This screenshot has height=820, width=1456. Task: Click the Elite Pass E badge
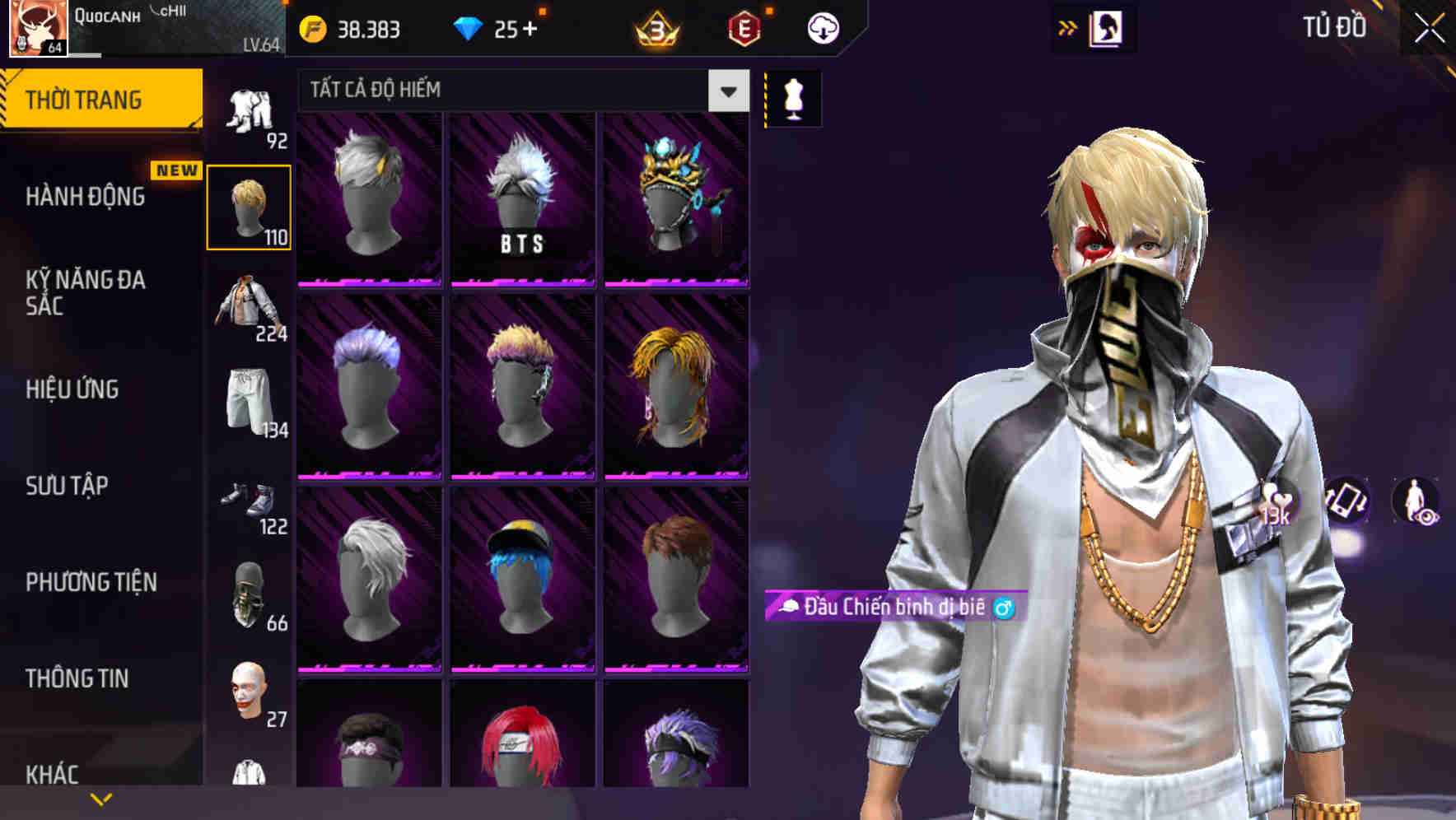tap(744, 27)
